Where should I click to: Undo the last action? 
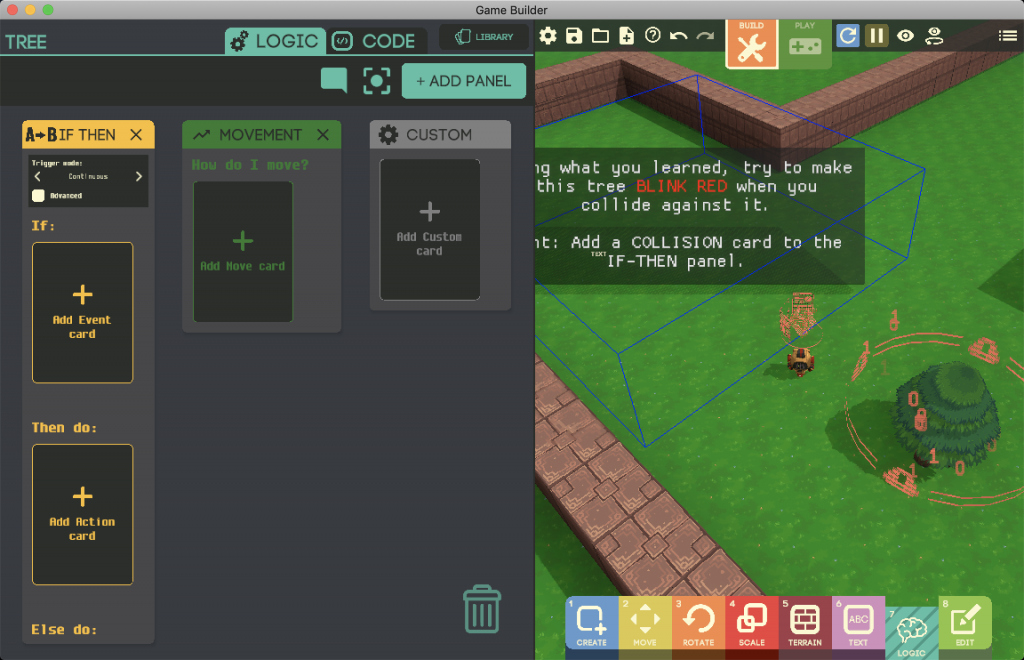[x=679, y=36]
